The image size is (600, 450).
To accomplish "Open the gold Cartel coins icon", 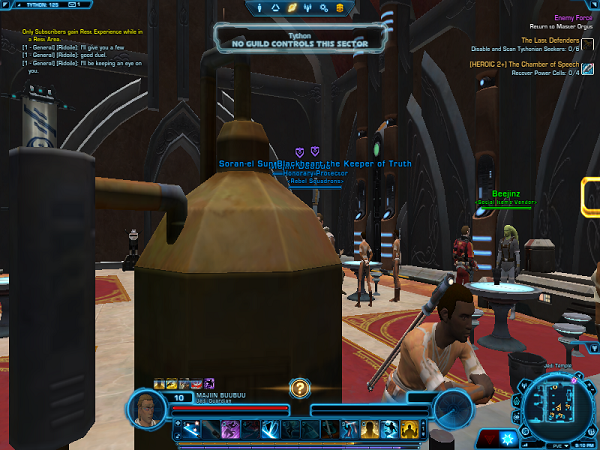I will tap(339, 9).
